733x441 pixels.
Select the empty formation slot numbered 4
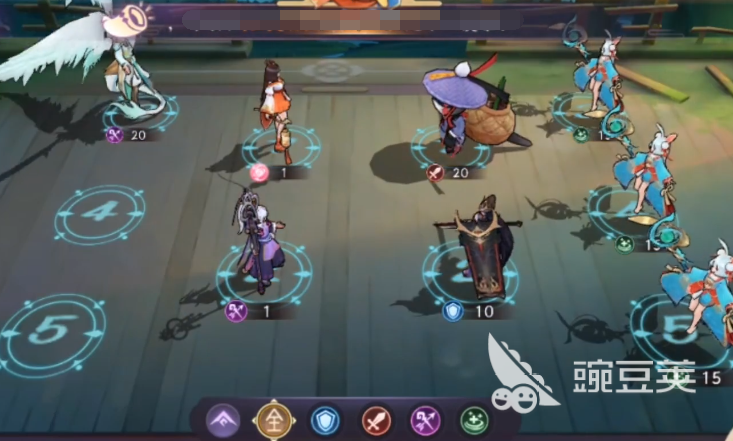[x=100, y=213]
